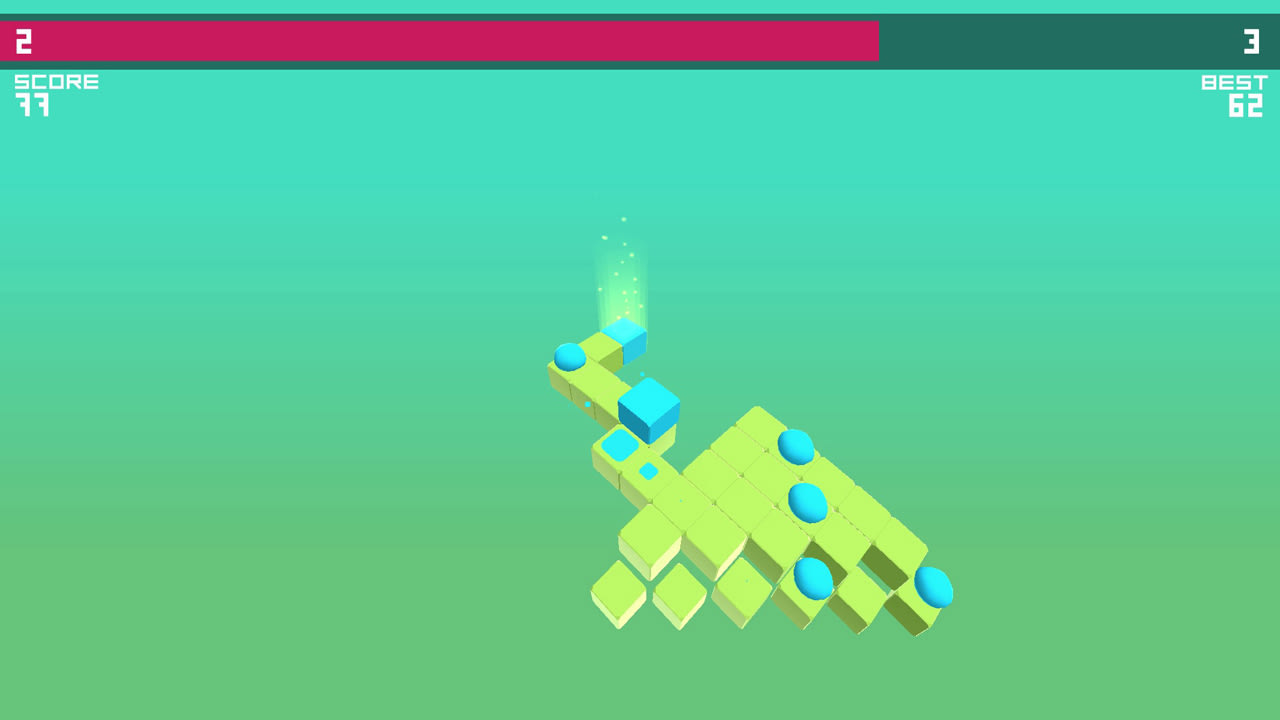Click the crimson filled section of the progress bar
This screenshot has width=1280, height=720.
click(x=440, y=41)
